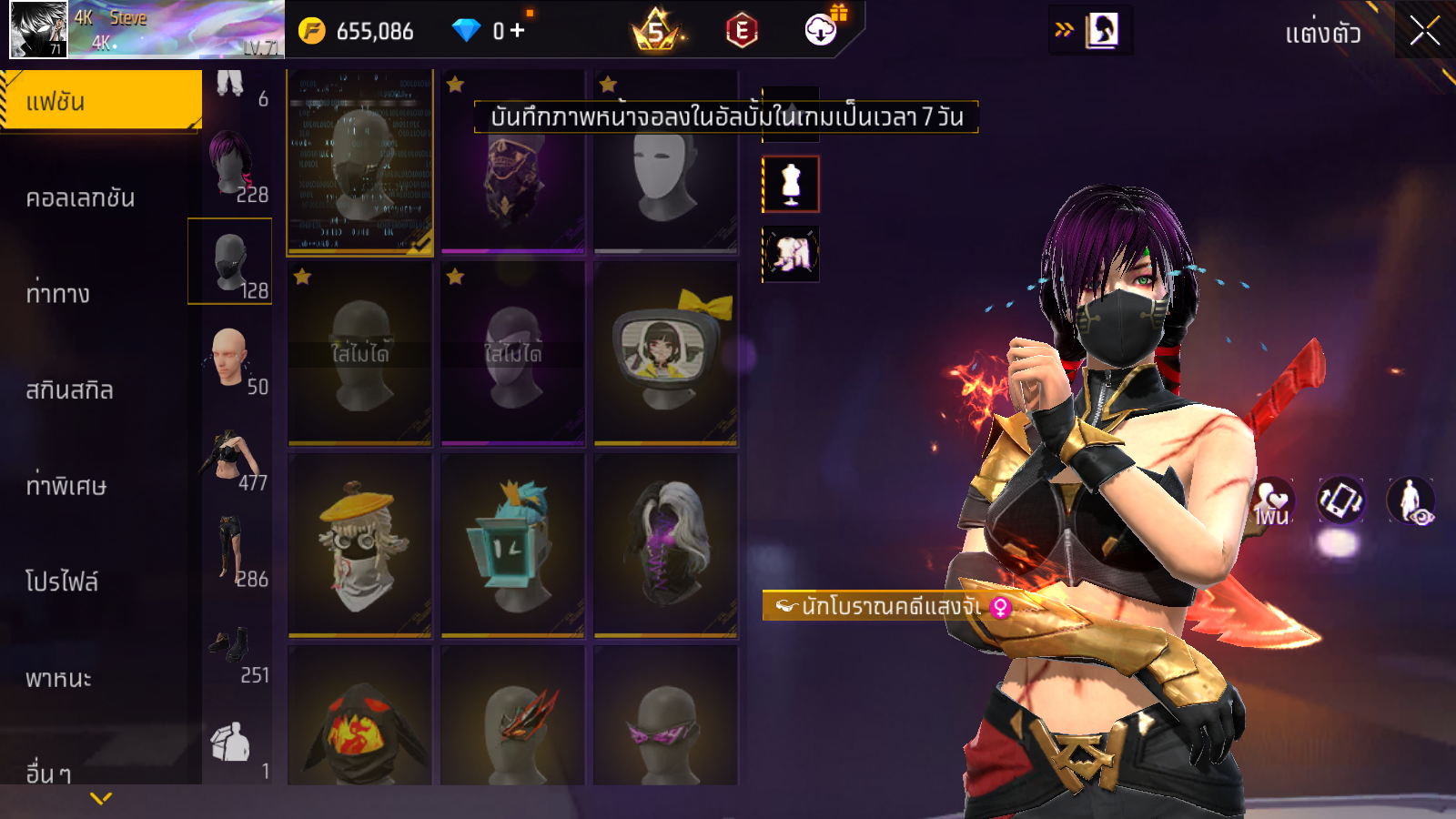This screenshot has width=1456, height=819.
Task: Add diamonds with the plus button
Action: [x=517, y=31]
